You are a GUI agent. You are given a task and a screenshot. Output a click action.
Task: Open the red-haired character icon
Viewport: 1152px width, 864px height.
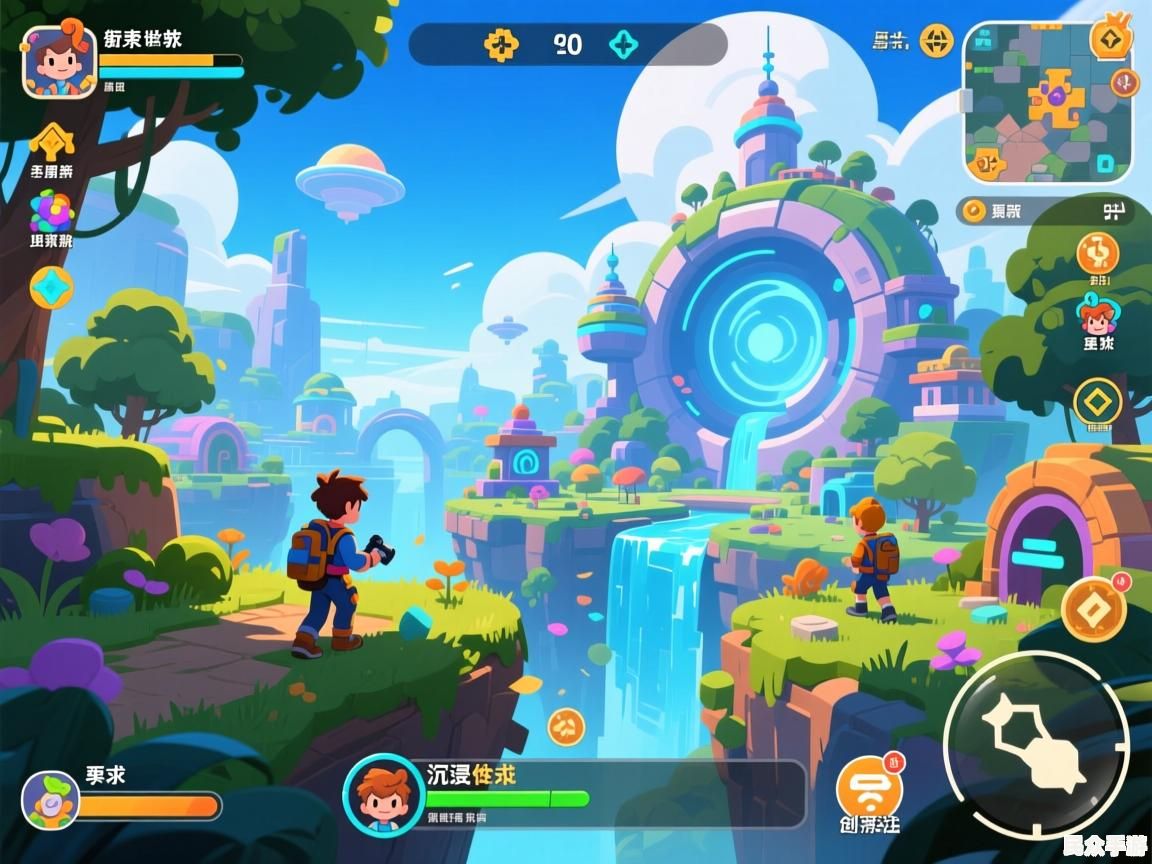click(x=1097, y=316)
